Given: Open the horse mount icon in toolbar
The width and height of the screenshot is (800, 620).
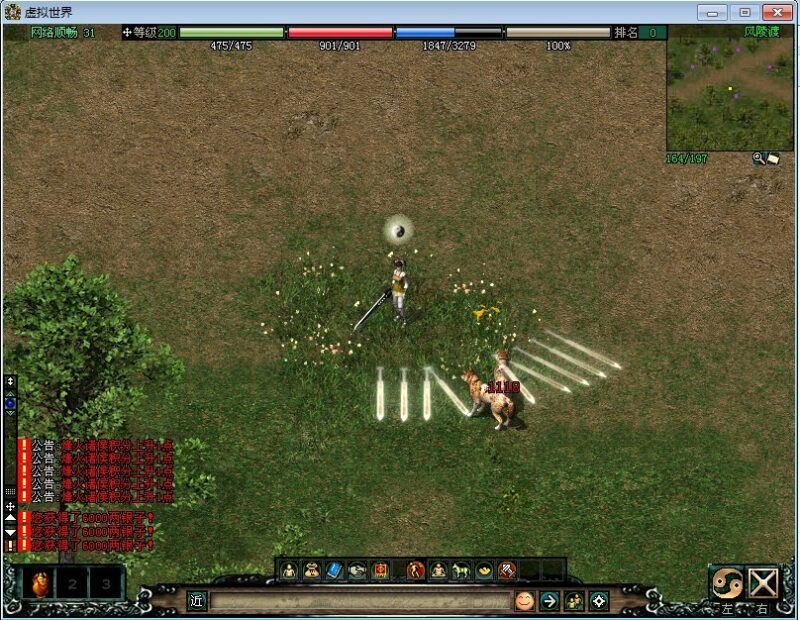Looking at the screenshot, I should (461, 571).
